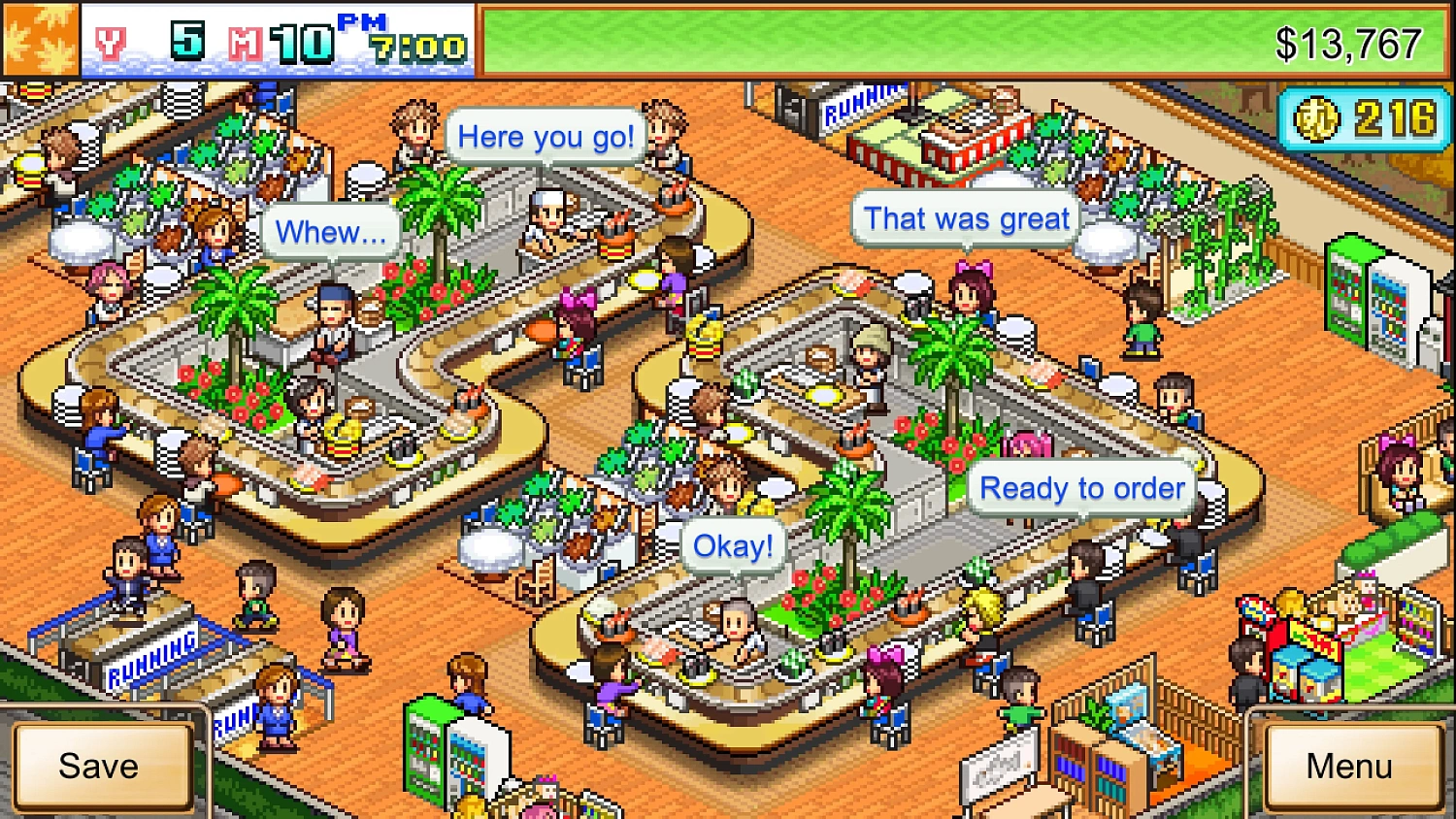The width and height of the screenshot is (1456, 819).
Task: Open the Menu panel
Action: (1347, 767)
